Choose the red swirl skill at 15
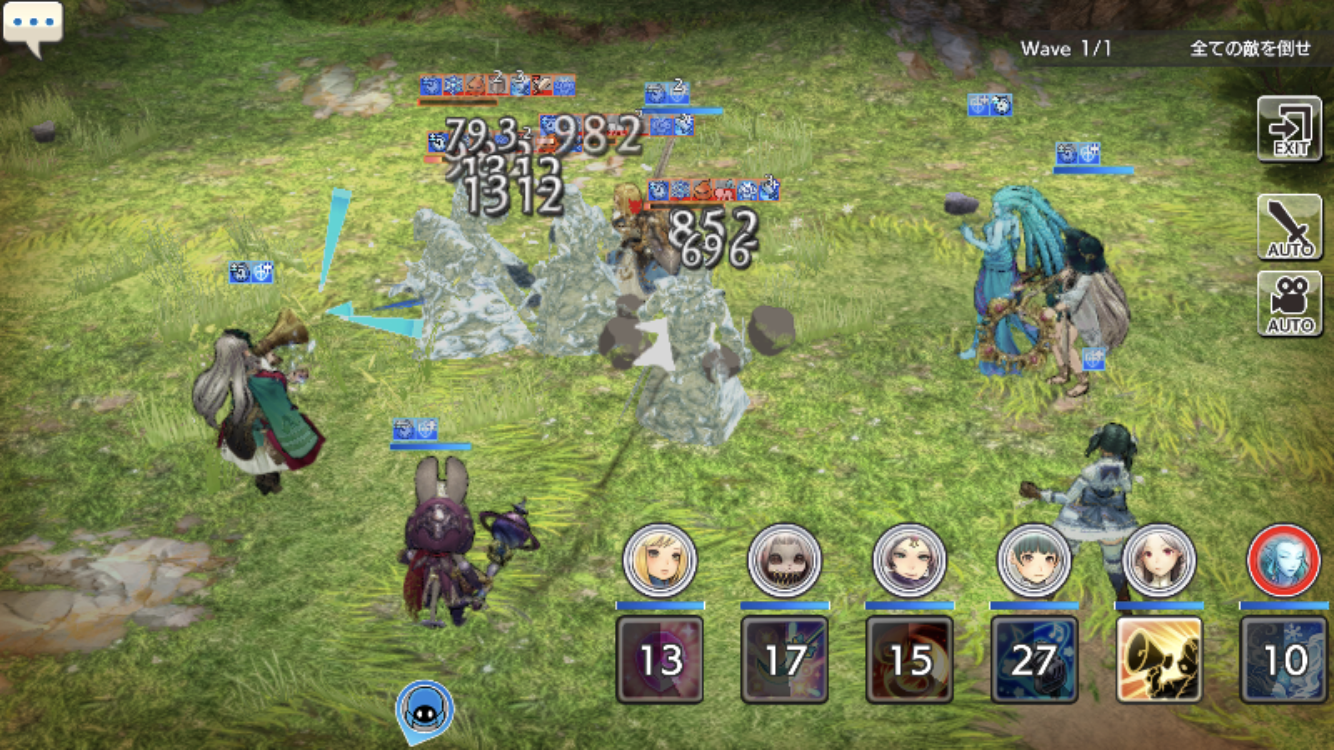 pos(909,659)
